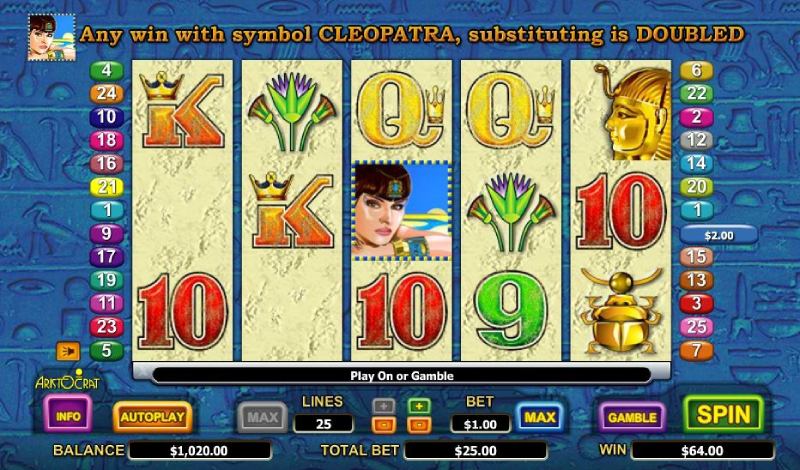Screen dimensions: 800x470
Task: Select payline marker 4
Action: [x=106, y=71]
